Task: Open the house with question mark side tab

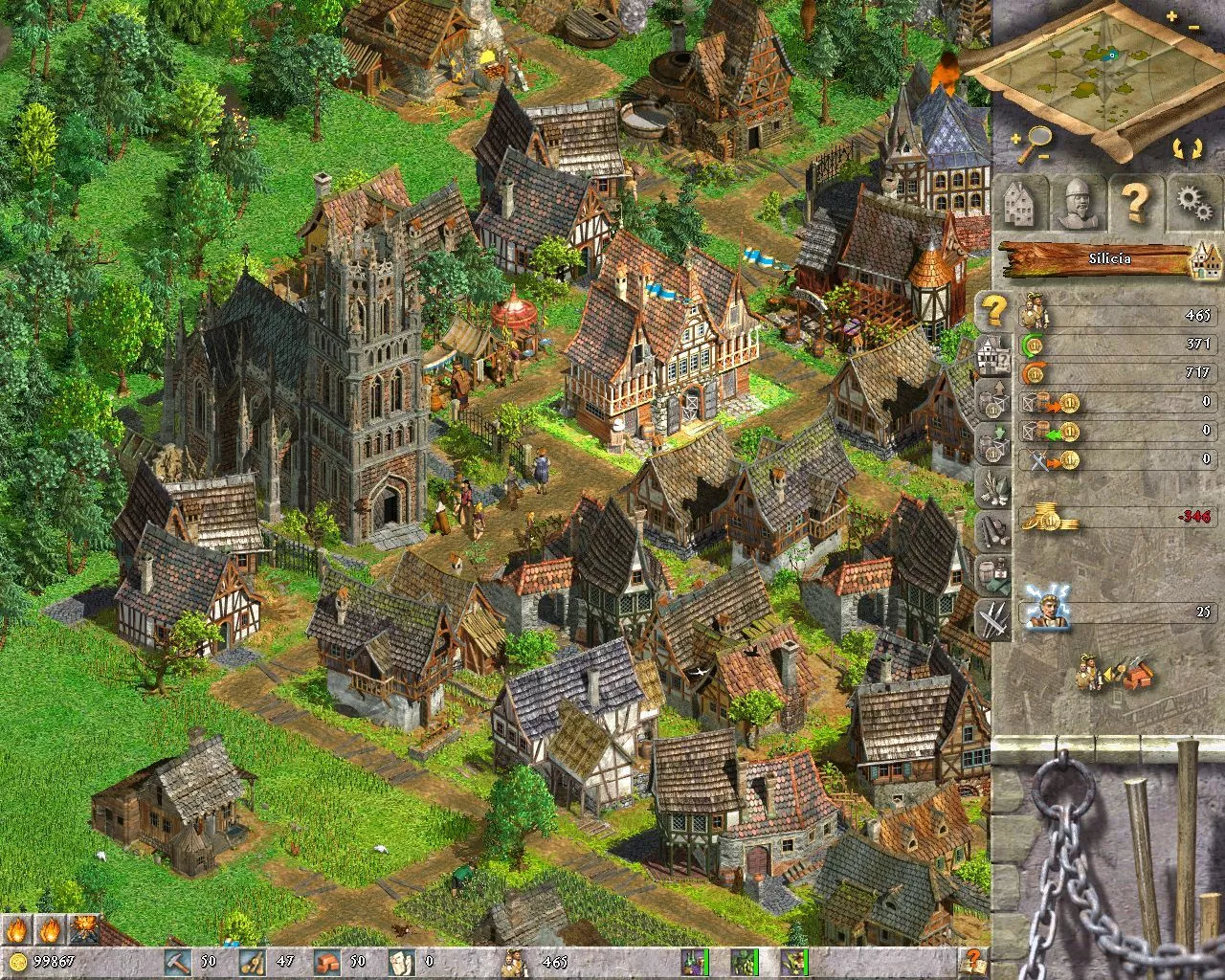Action: point(993,355)
